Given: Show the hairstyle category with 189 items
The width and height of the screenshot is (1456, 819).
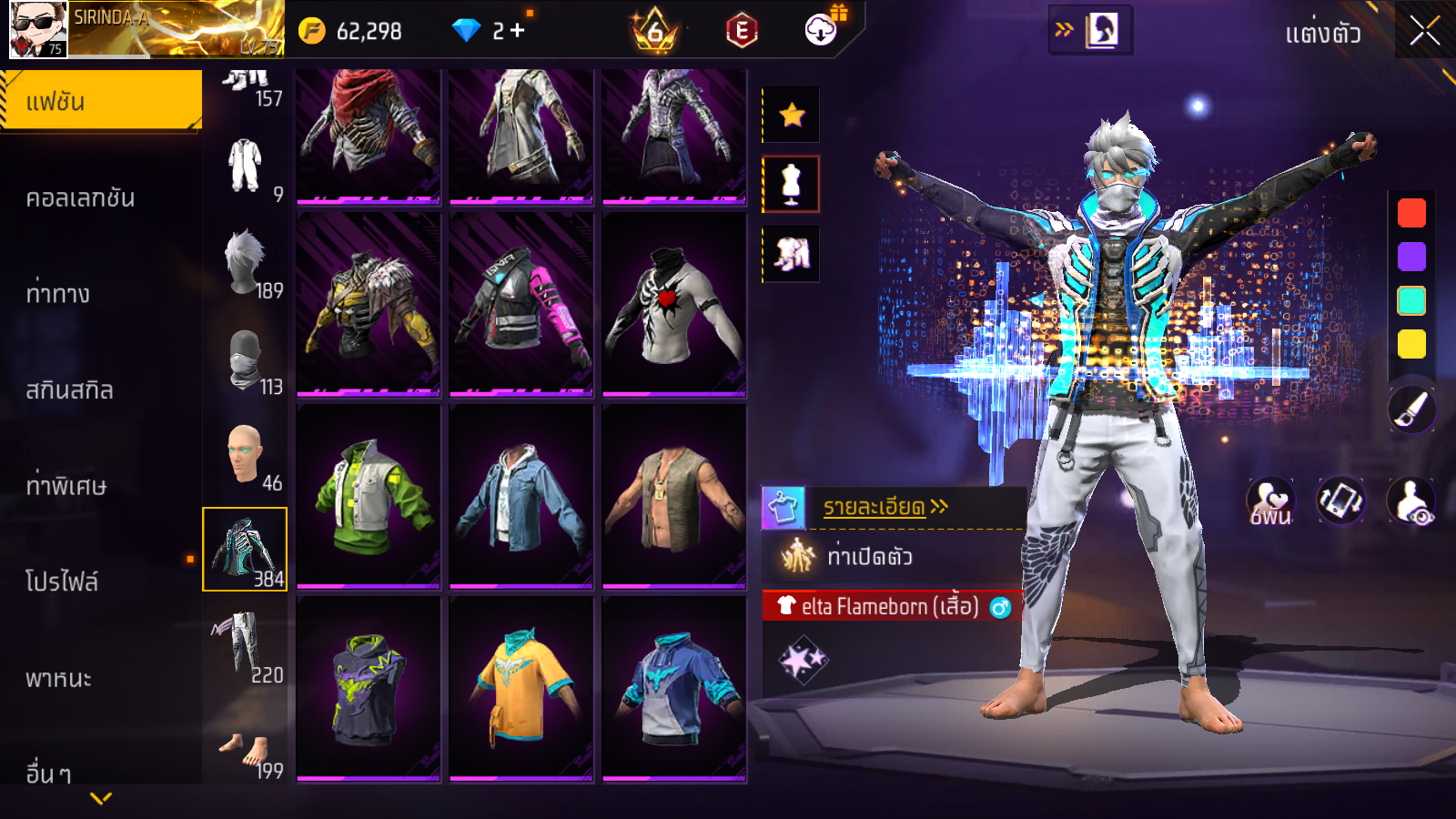Looking at the screenshot, I should click(x=246, y=264).
